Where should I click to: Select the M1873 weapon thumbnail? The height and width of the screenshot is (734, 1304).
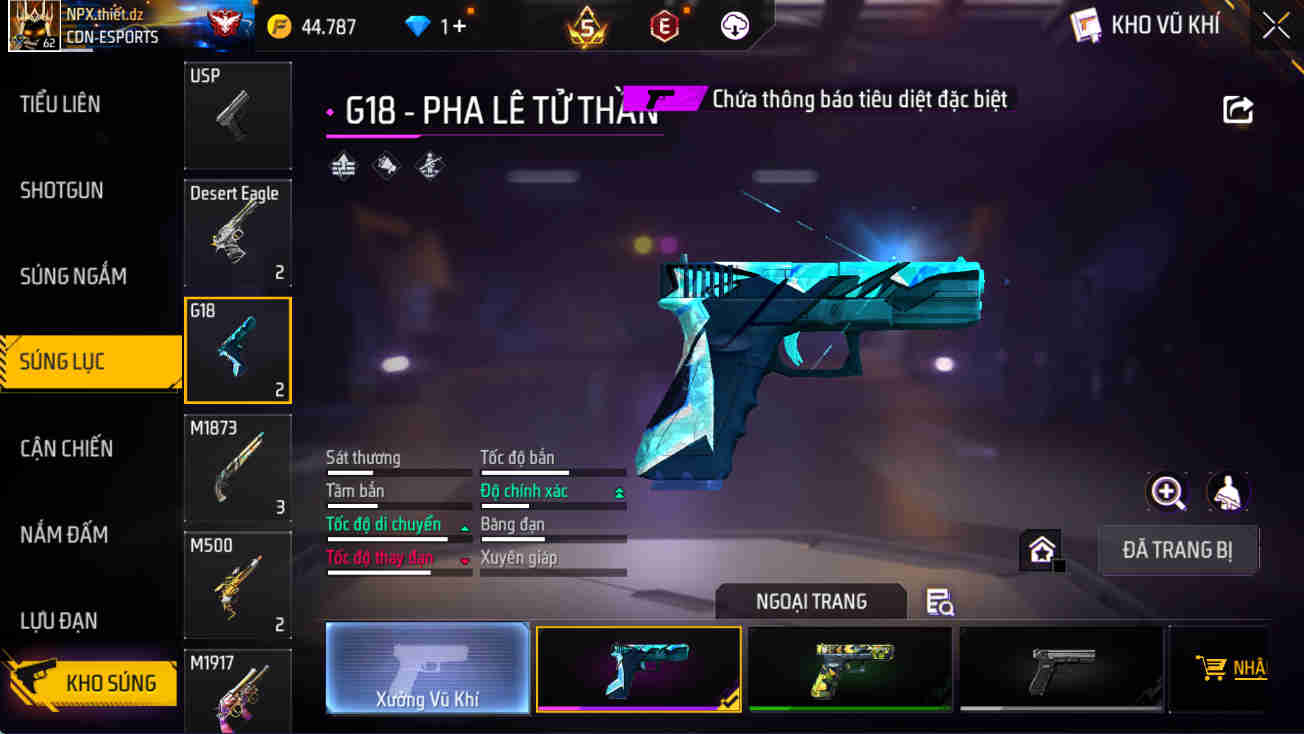coord(237,468)
